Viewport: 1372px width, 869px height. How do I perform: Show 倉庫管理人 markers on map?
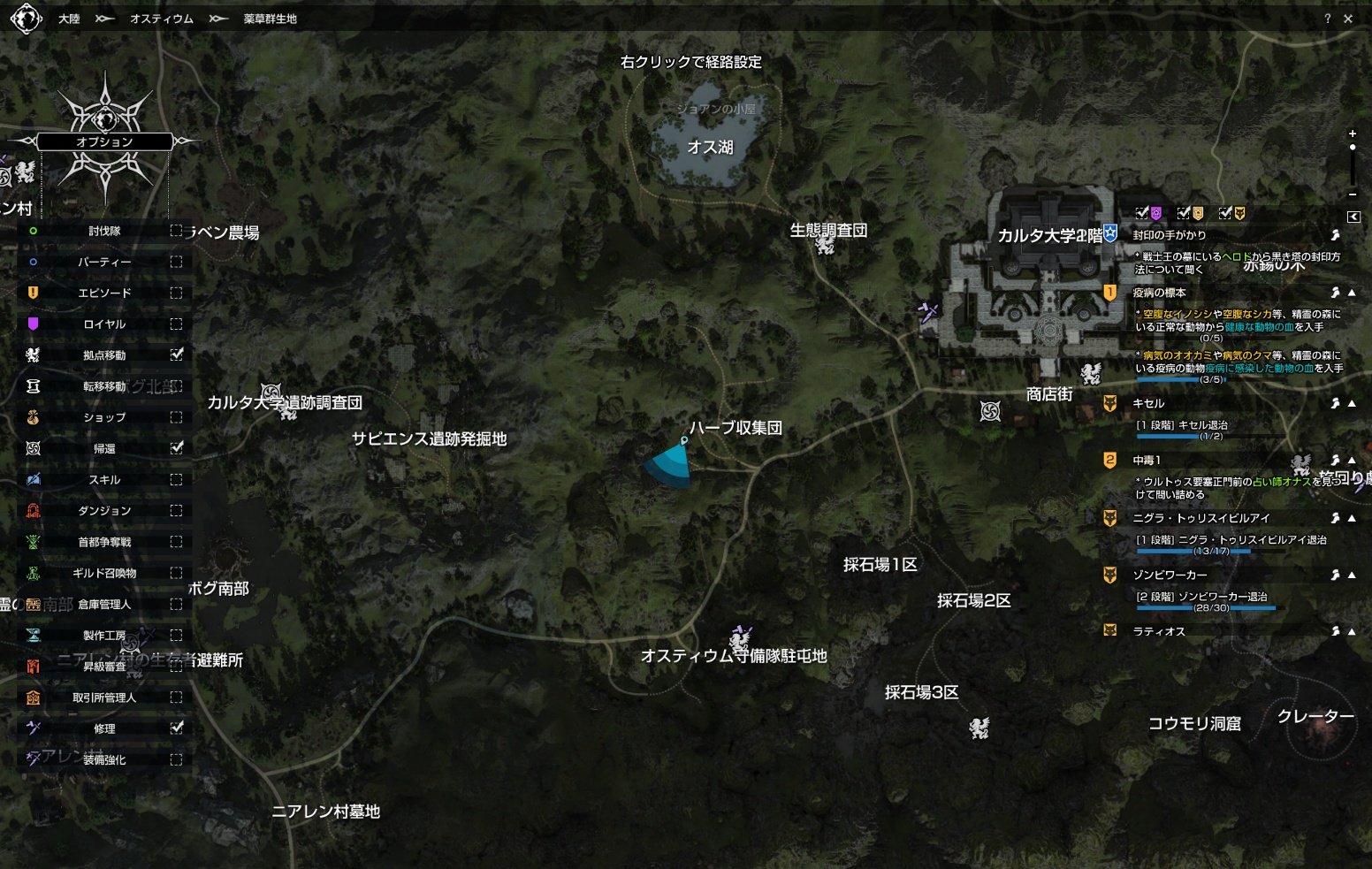point(177,605)
